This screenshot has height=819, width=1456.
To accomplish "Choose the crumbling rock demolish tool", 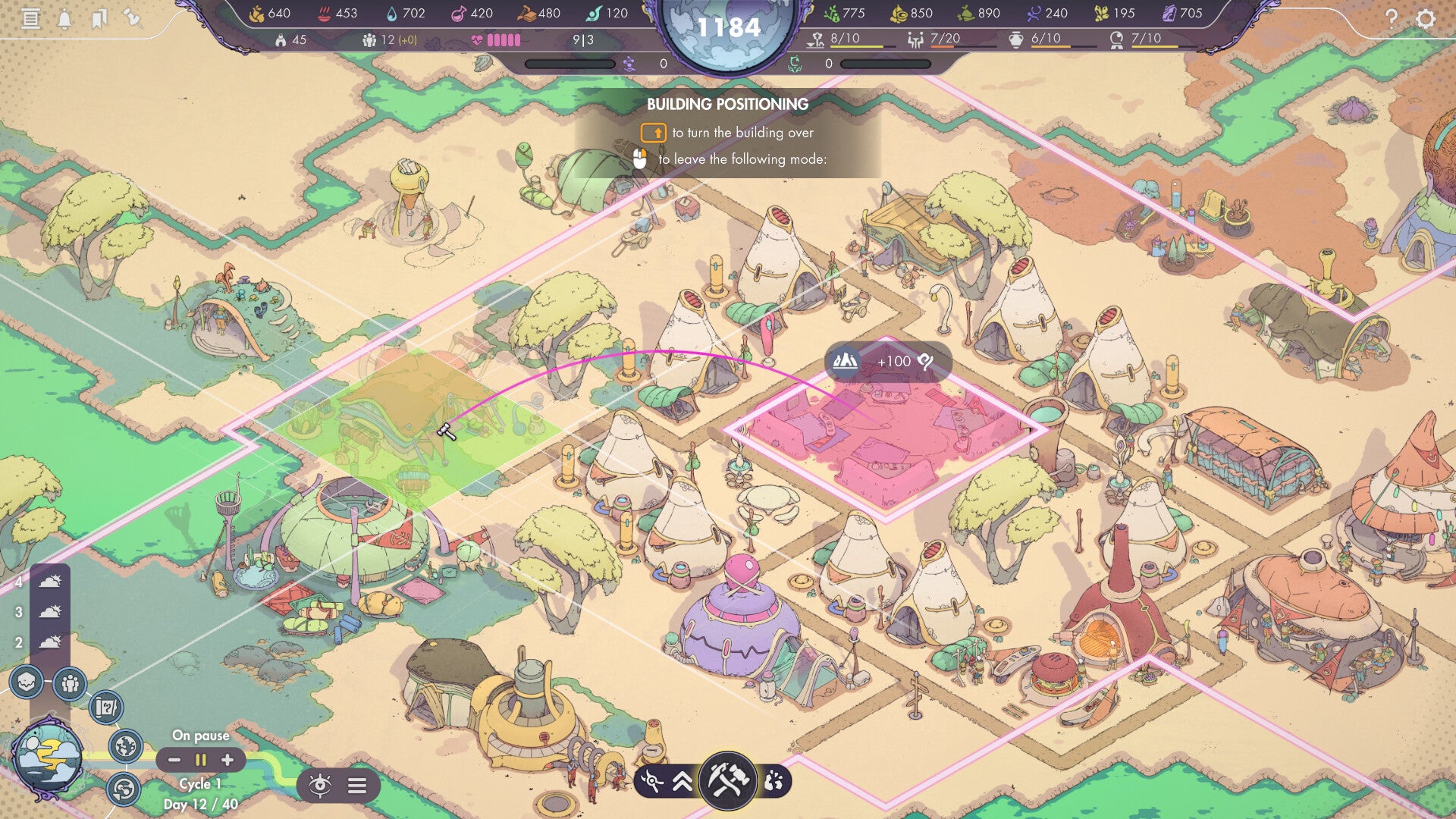I will 773,781.
